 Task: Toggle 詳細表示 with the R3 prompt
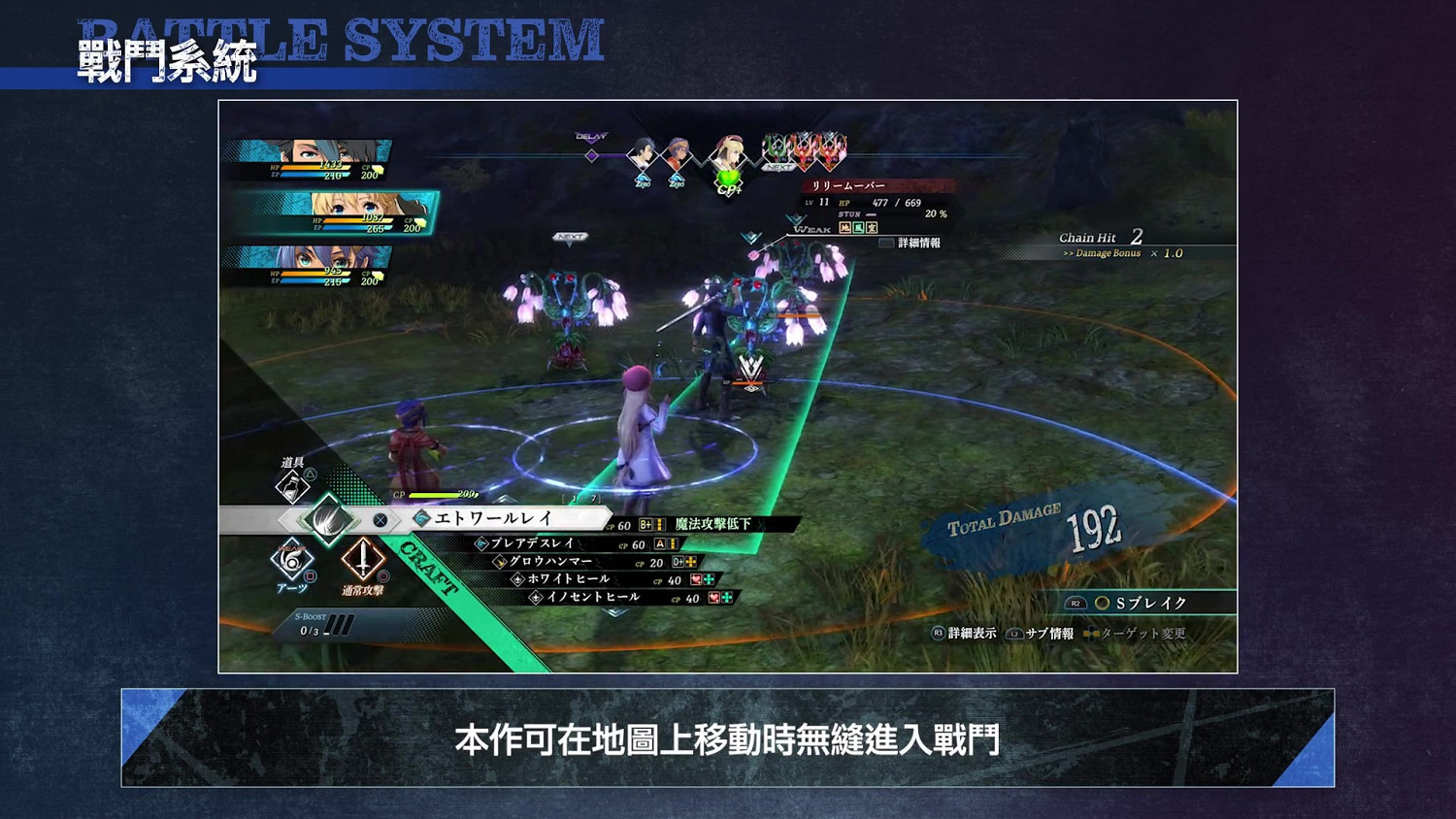(x=972, y=633)
